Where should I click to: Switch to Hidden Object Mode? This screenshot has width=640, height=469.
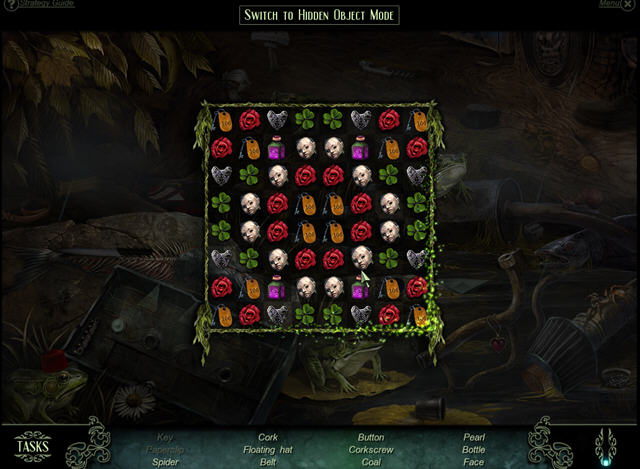(x=320, y=15)
